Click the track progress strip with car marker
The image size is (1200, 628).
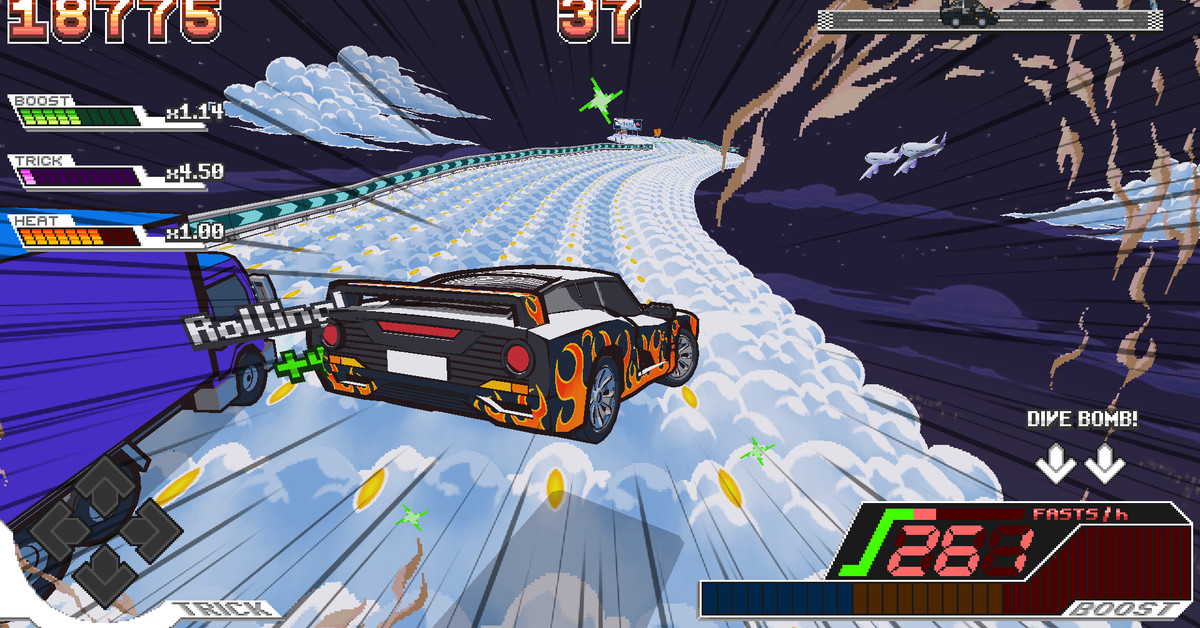990,18
